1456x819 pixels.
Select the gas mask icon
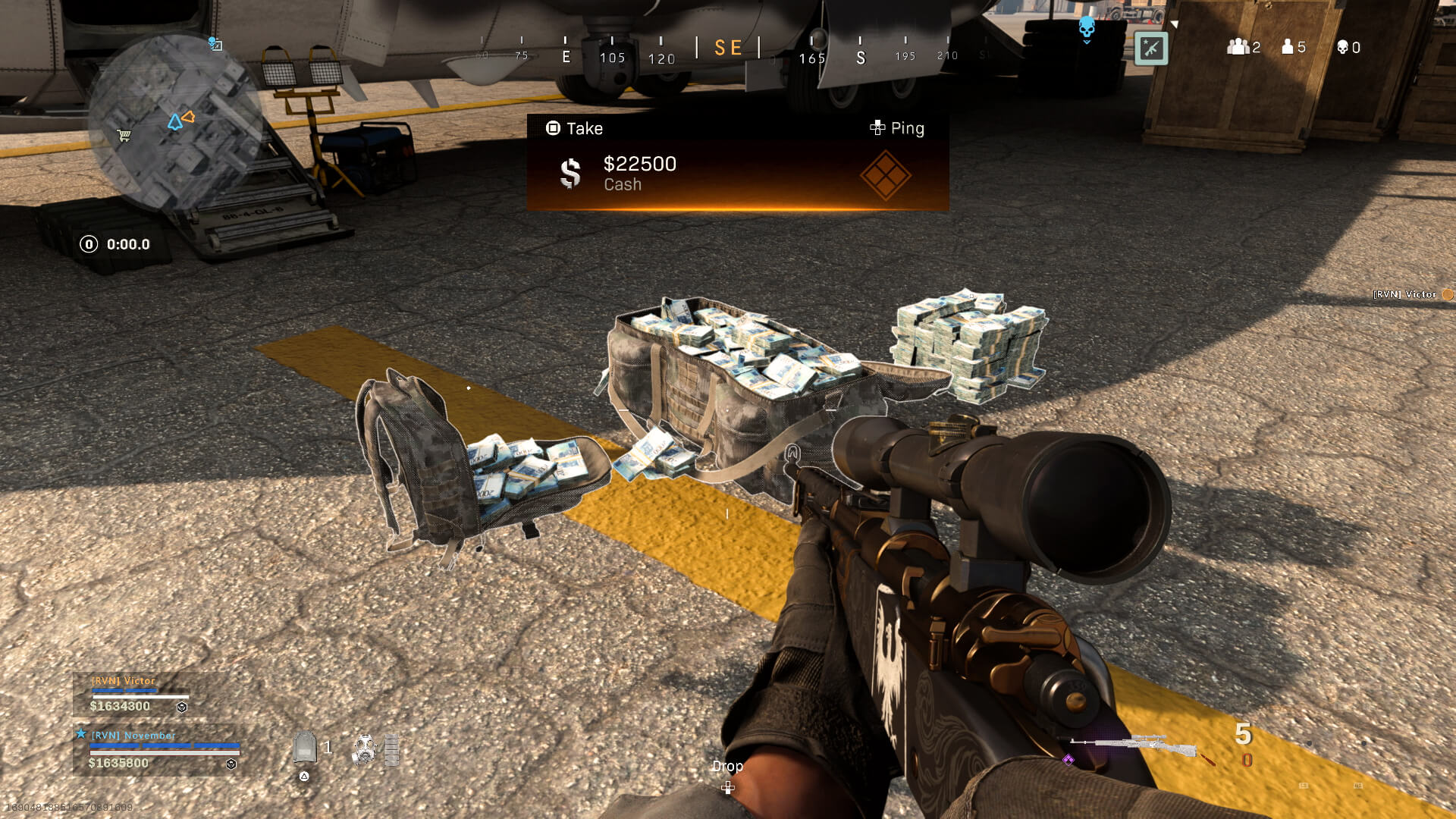click(x=365, y=749)
